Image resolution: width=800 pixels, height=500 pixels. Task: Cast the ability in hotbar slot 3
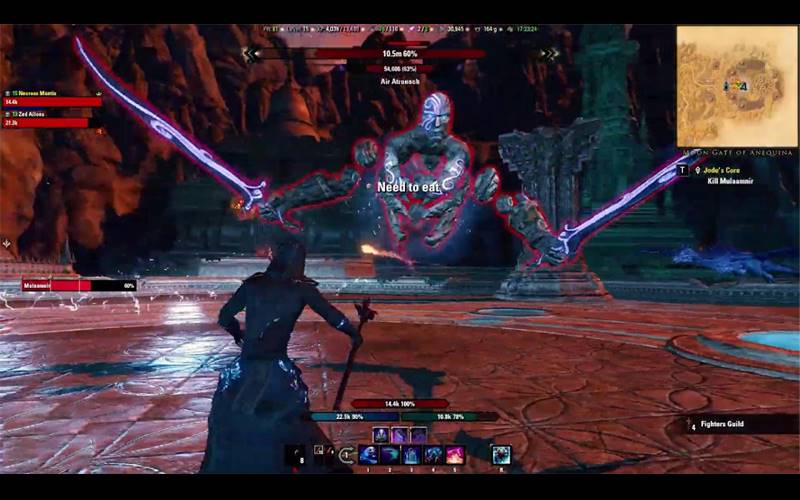[x=411, y=455]
